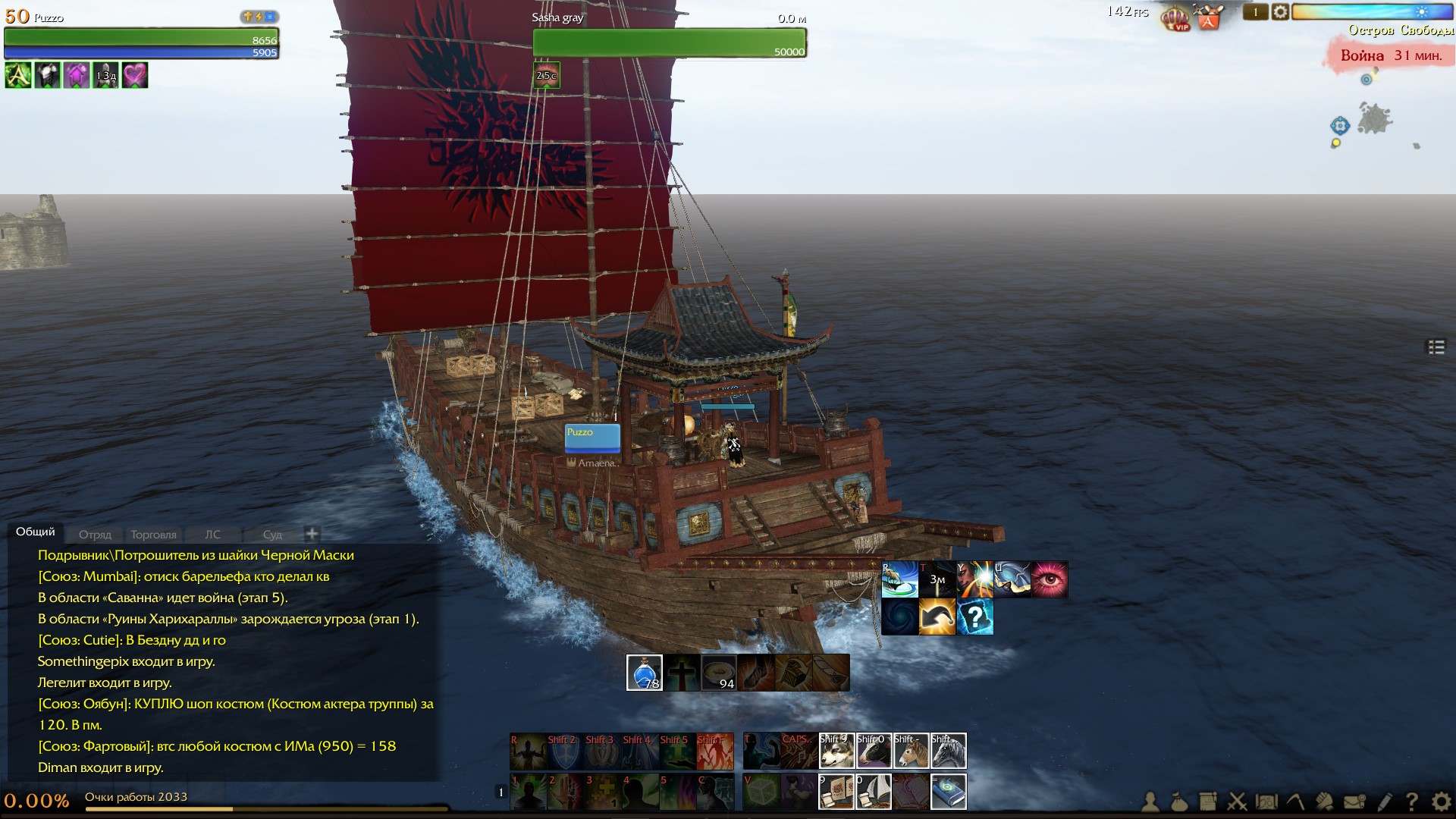This screenshot has height=819, width=1456.
Task: Open the in-game shop basket icon
Action: (x=1208, y=17)
